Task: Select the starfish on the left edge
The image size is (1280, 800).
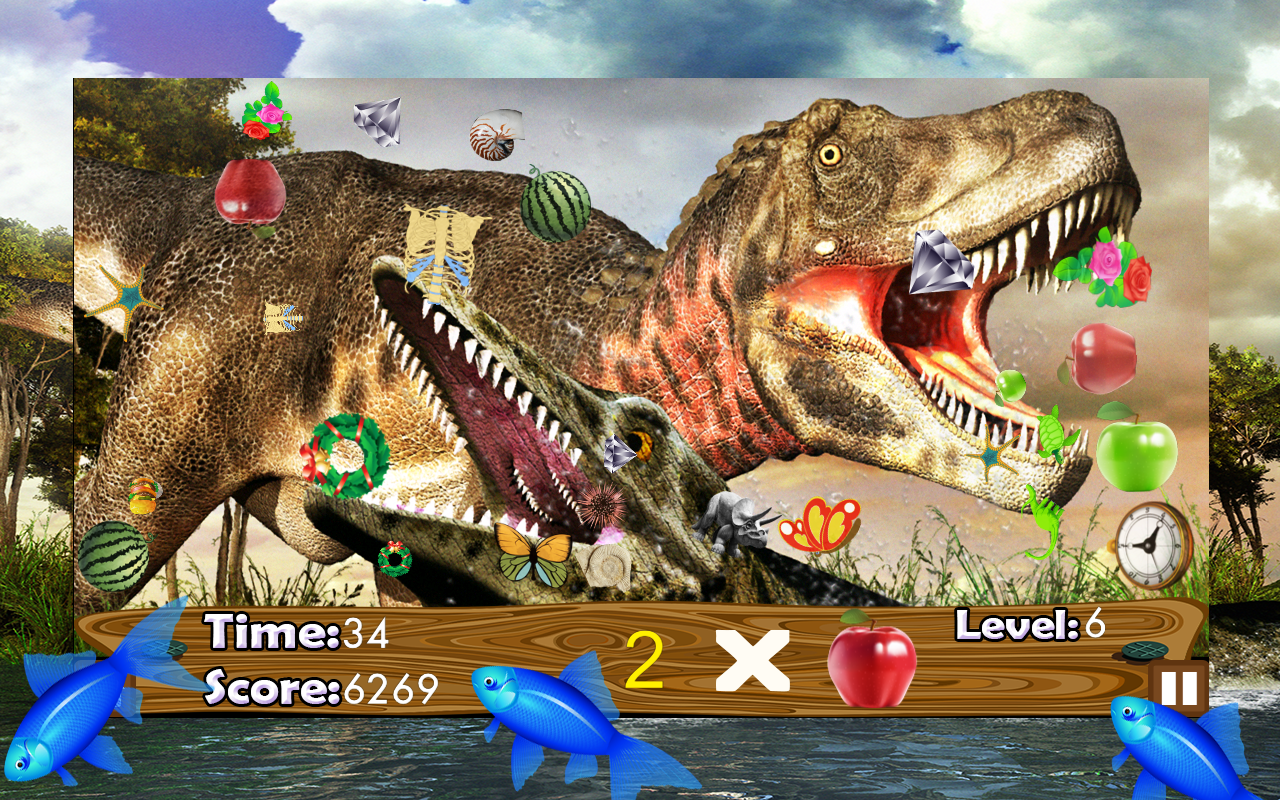Action: pyautogui.click(x=128, y=295)
